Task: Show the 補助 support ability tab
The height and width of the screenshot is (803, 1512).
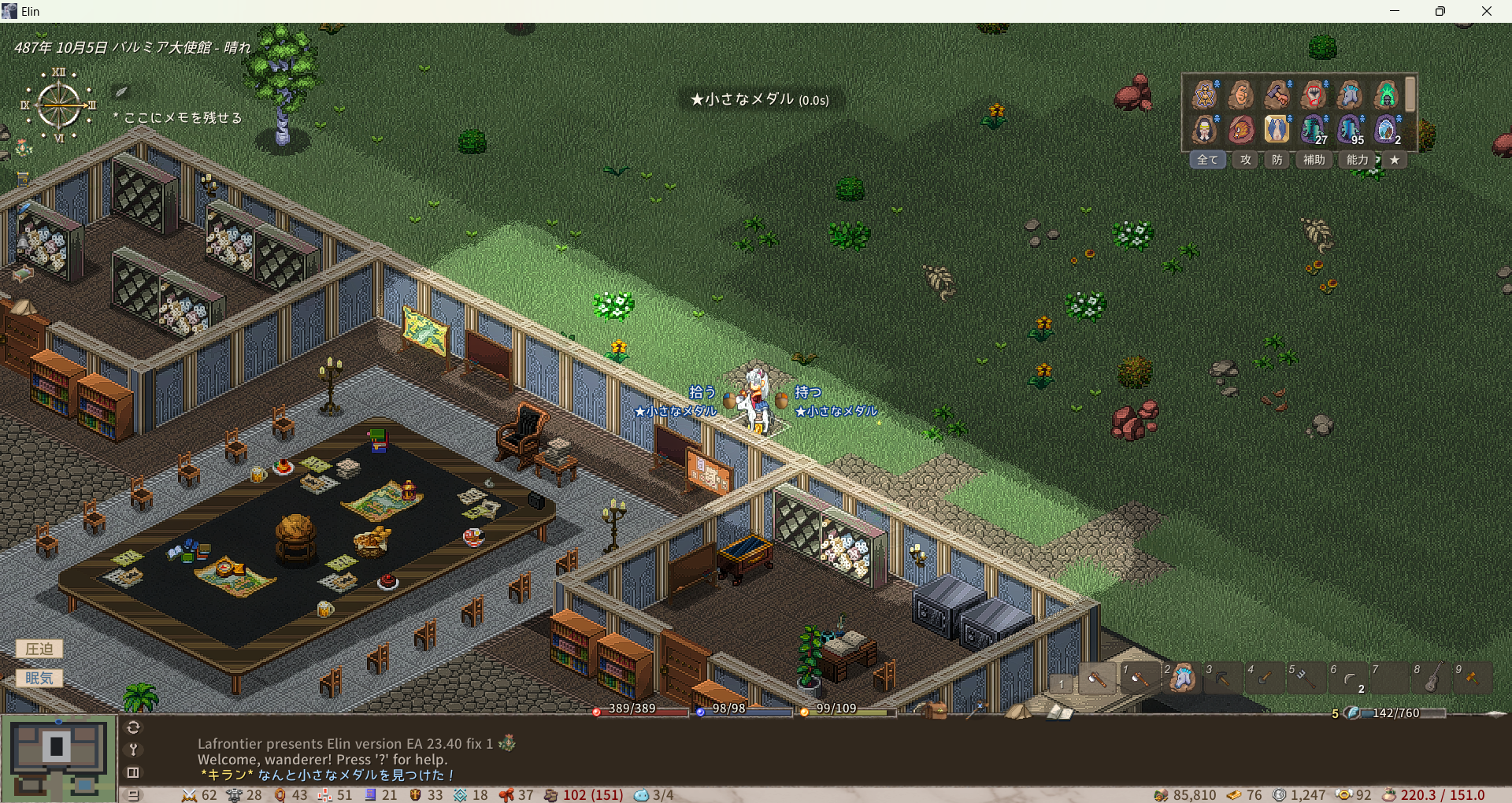Action: click(x=1314, y=160)
